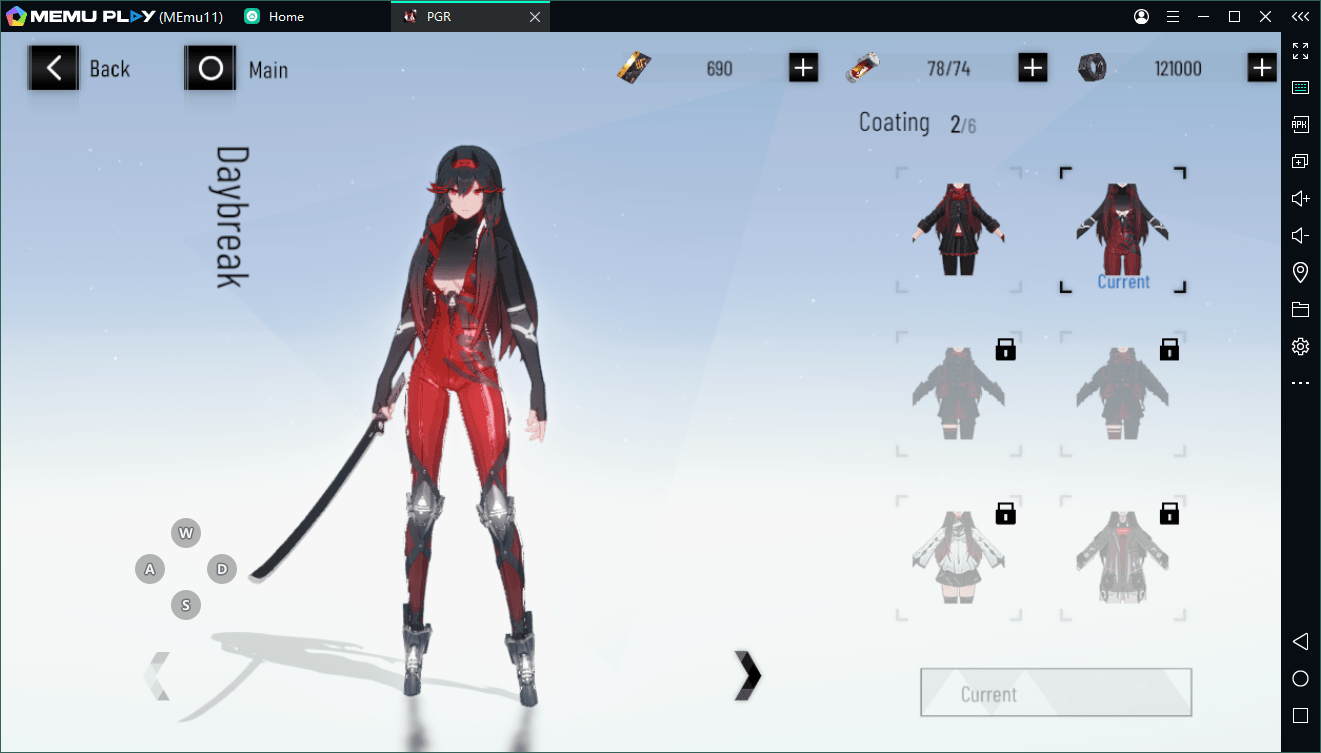1321x753 pixels.
Task: Decrease the emulator volume
Action: (1300, 235)
